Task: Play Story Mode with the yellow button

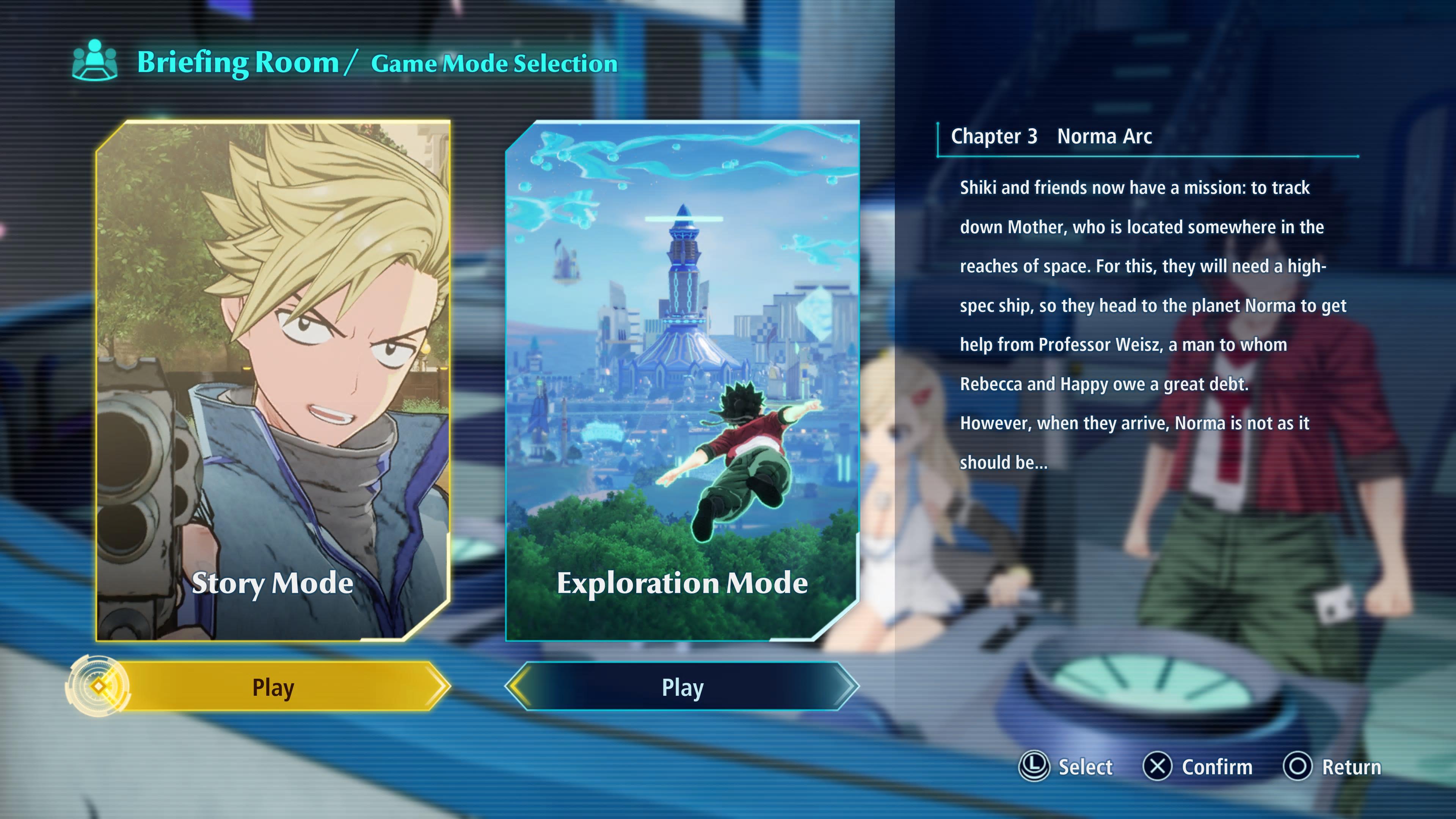Action: coord(273,687)
